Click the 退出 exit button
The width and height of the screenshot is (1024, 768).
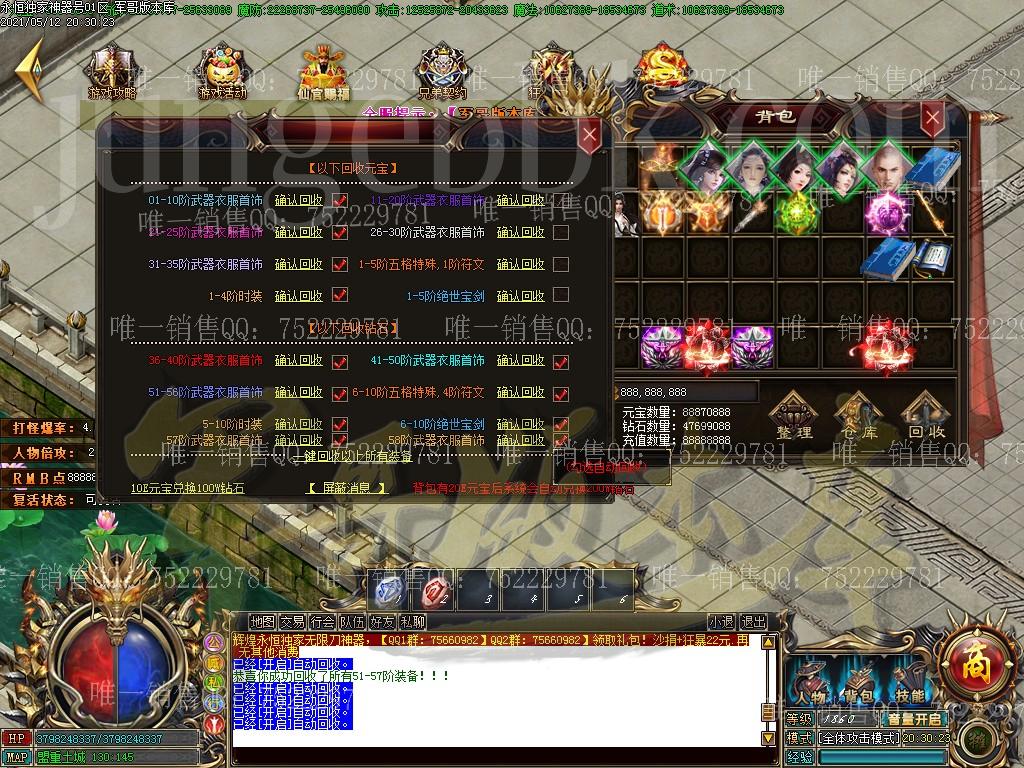753,622
